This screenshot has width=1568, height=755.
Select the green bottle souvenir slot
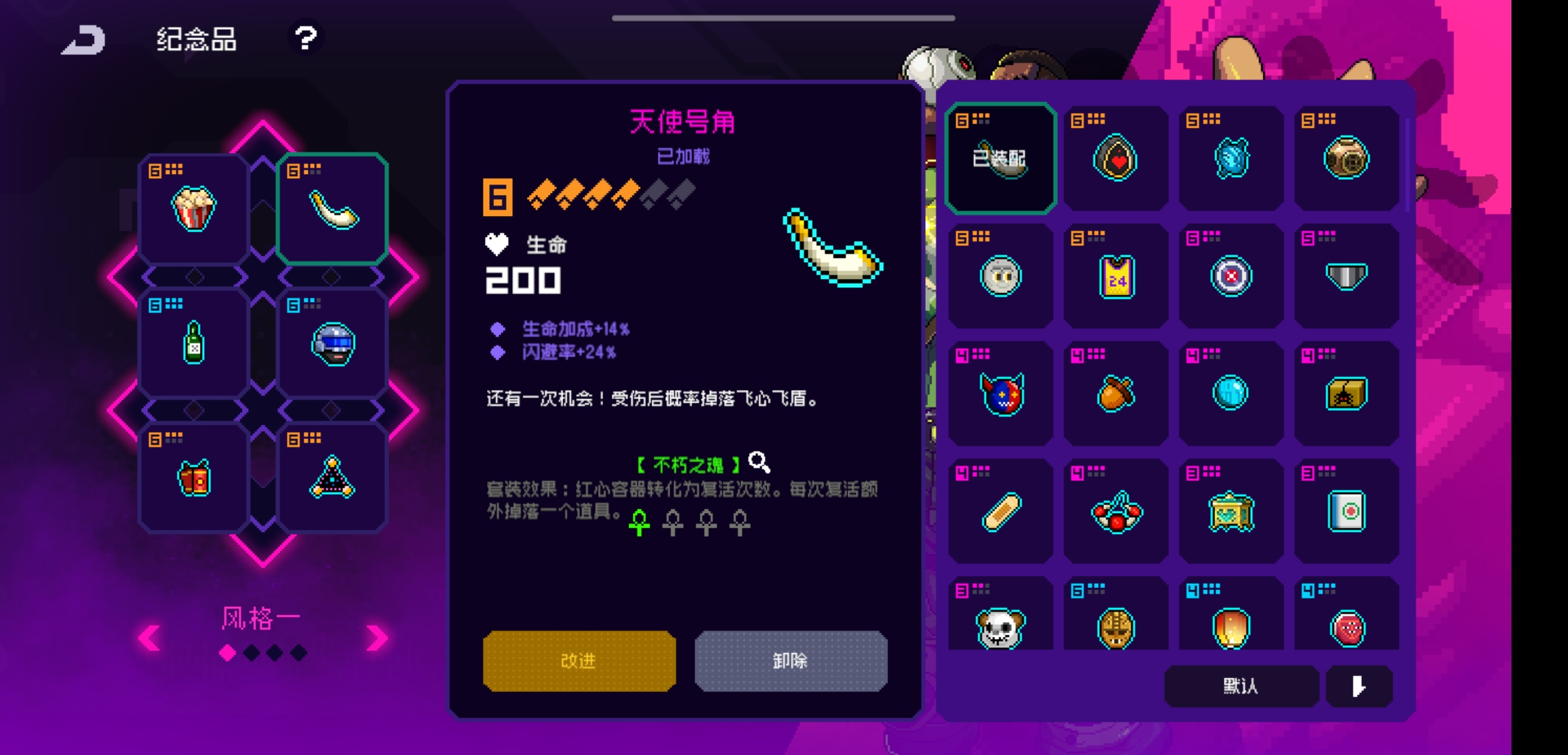coord(193,343)
